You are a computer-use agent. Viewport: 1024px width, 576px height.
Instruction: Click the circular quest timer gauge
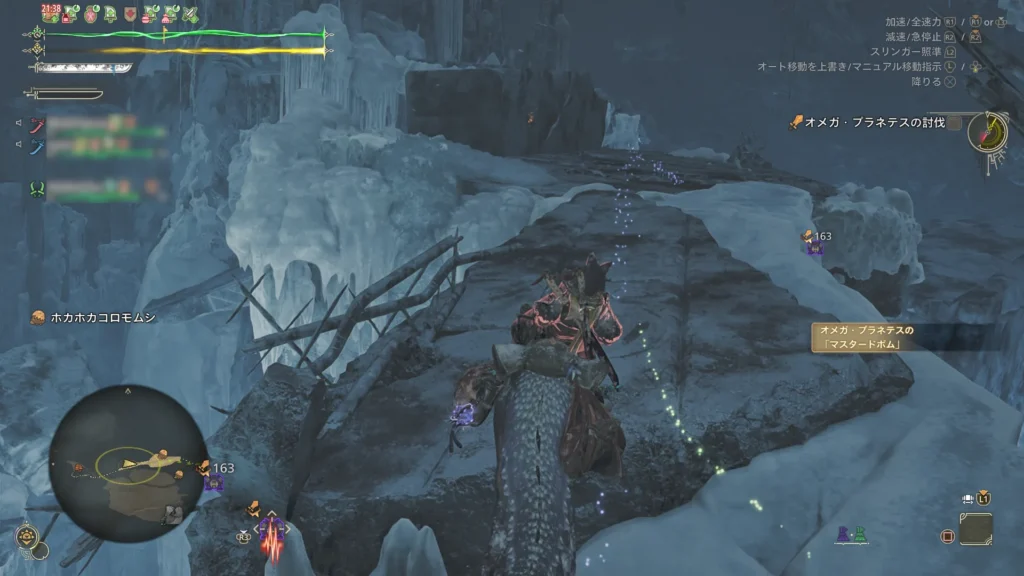click(987, 134)
